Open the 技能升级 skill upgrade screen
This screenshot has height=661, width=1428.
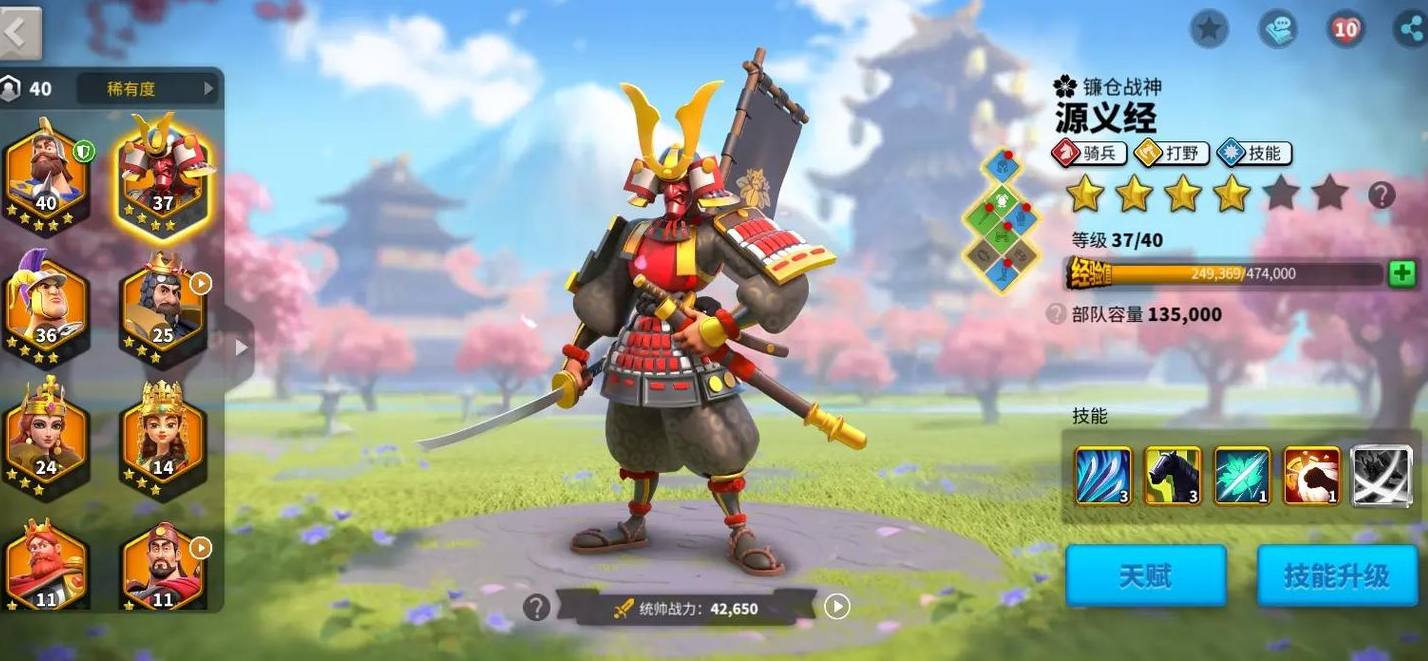1337,576
